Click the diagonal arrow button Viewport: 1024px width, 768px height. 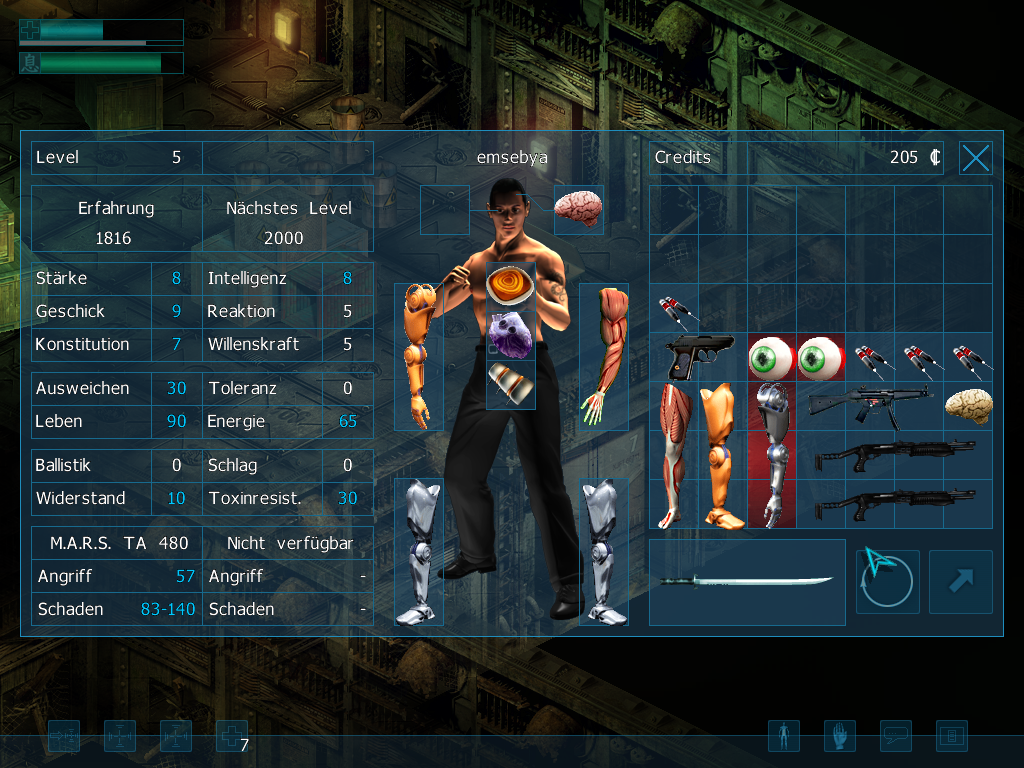tap(960, 581)
